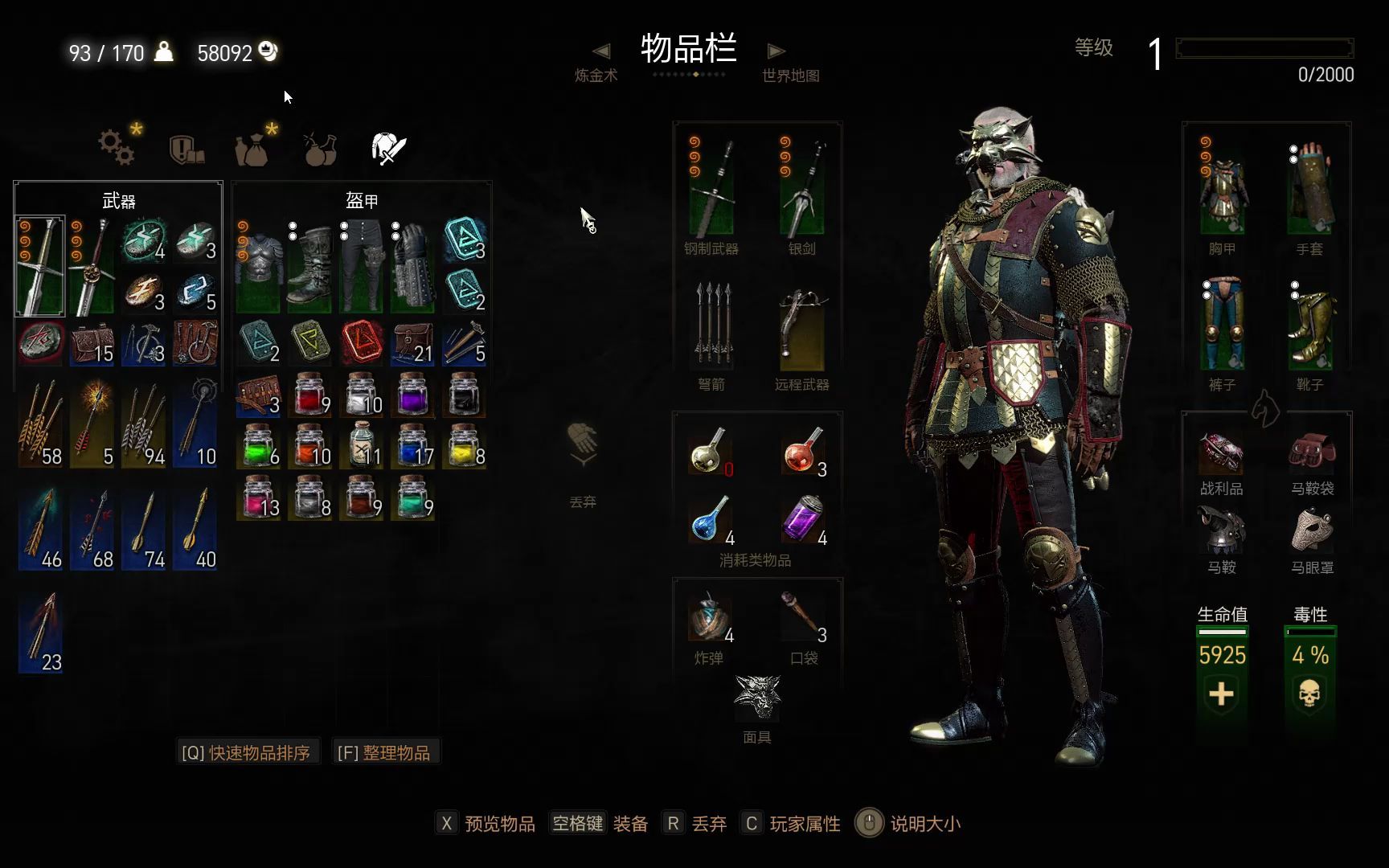Select the horse saddlebag slot
The image size is (1389, 868).
1312,452
